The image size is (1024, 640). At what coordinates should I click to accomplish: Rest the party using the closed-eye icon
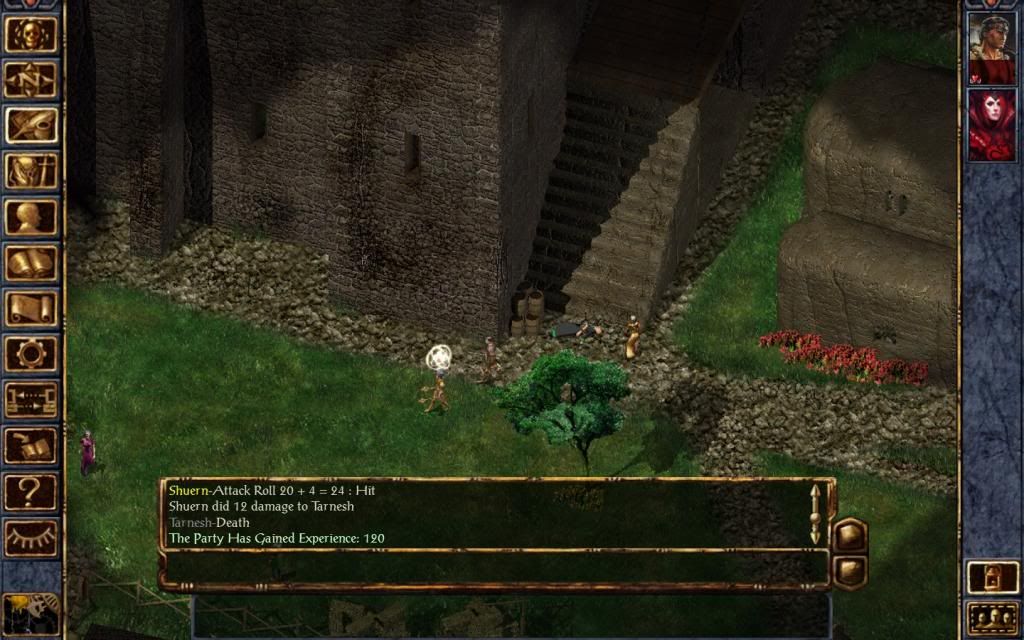pyautogui.click(x=31, y=538)
